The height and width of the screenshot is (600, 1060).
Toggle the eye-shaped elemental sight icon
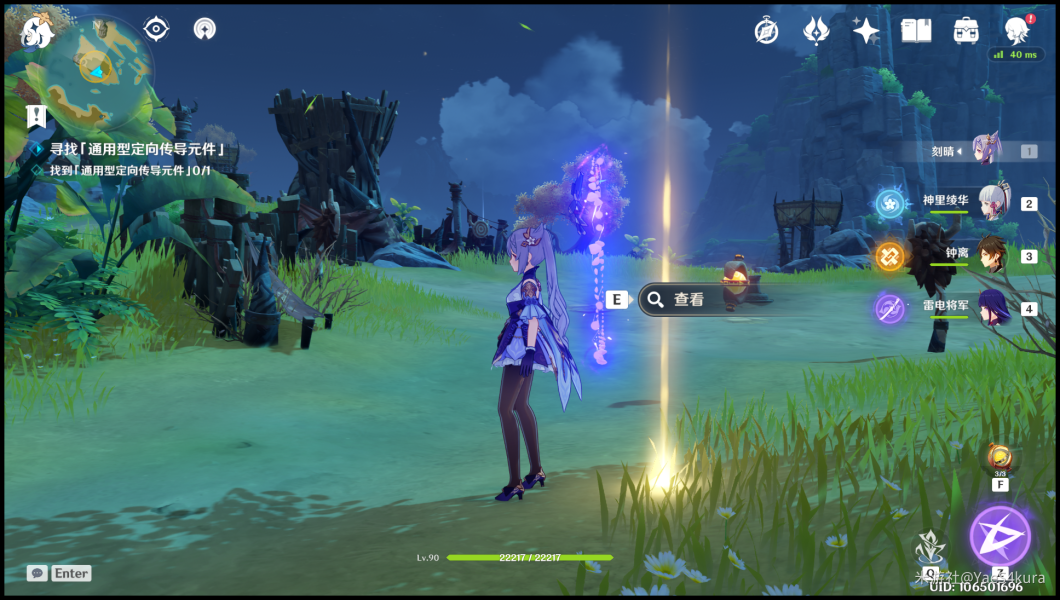[x=156, y=29]
